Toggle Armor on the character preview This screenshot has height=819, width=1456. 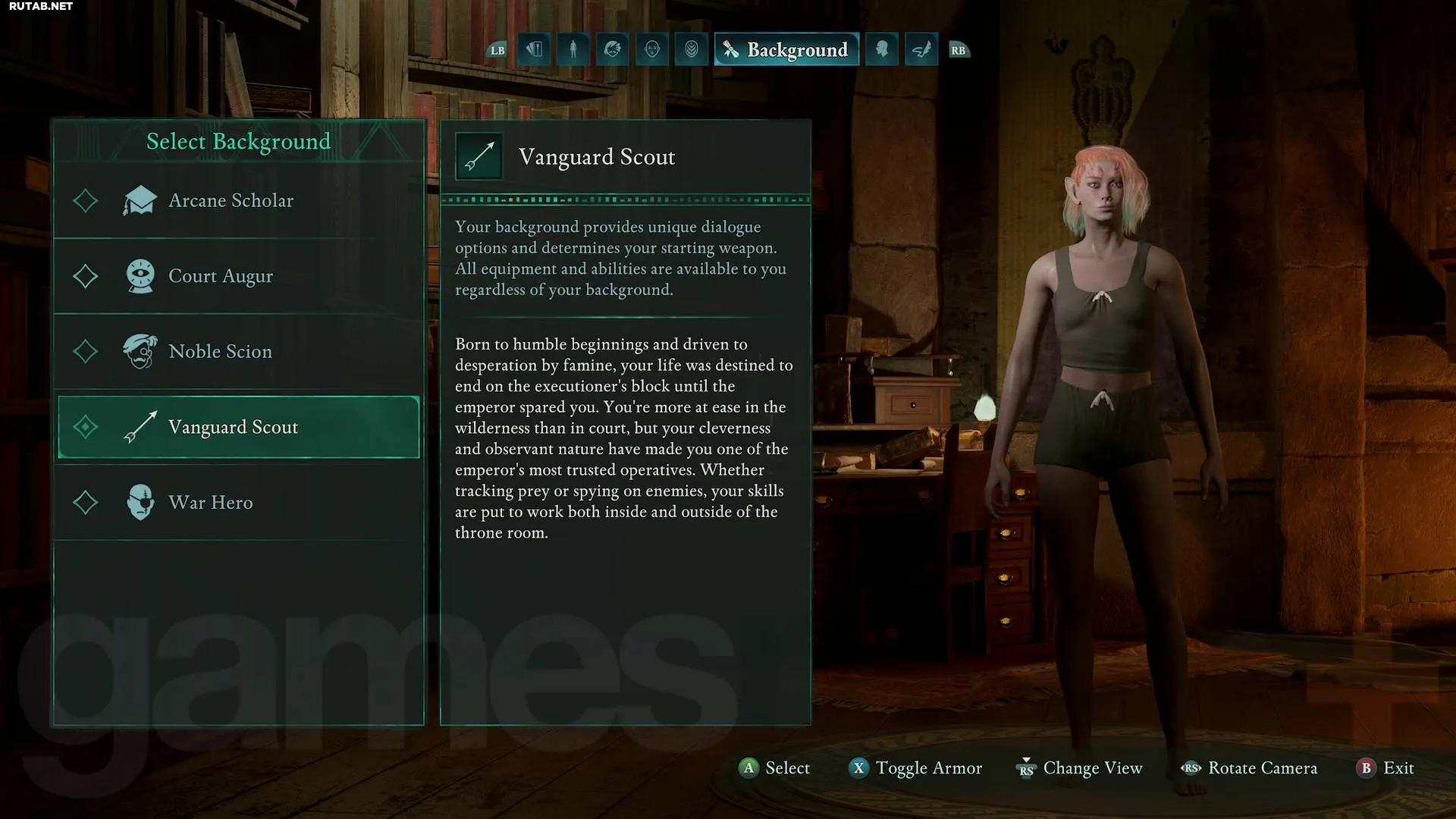point(915,768)
